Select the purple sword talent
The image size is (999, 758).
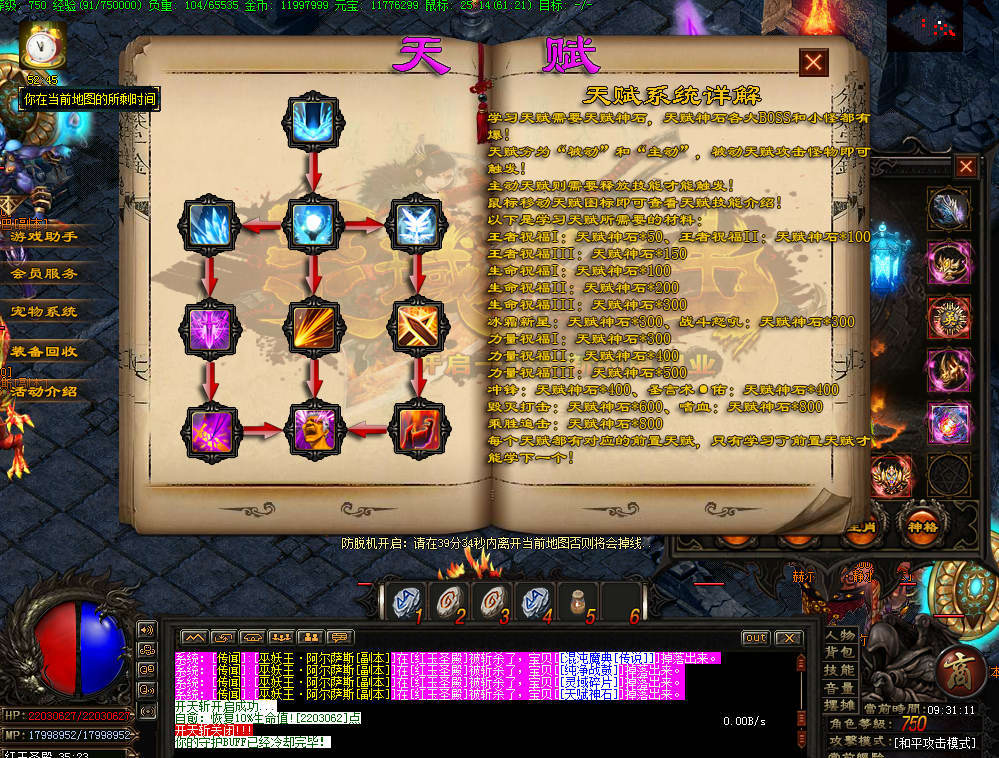[212, 327]
